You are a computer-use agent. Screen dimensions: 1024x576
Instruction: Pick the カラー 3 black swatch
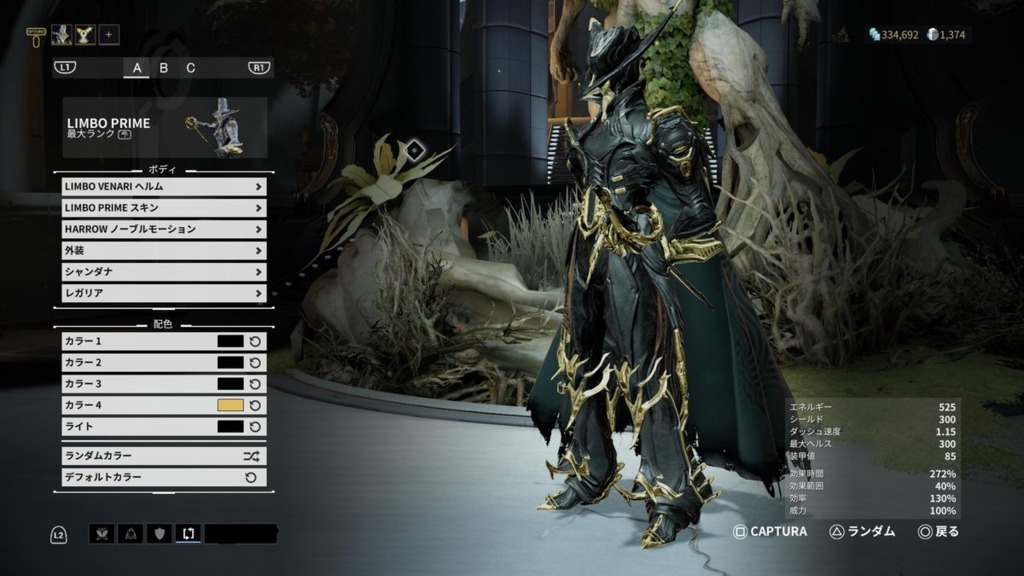pos(230,384)
